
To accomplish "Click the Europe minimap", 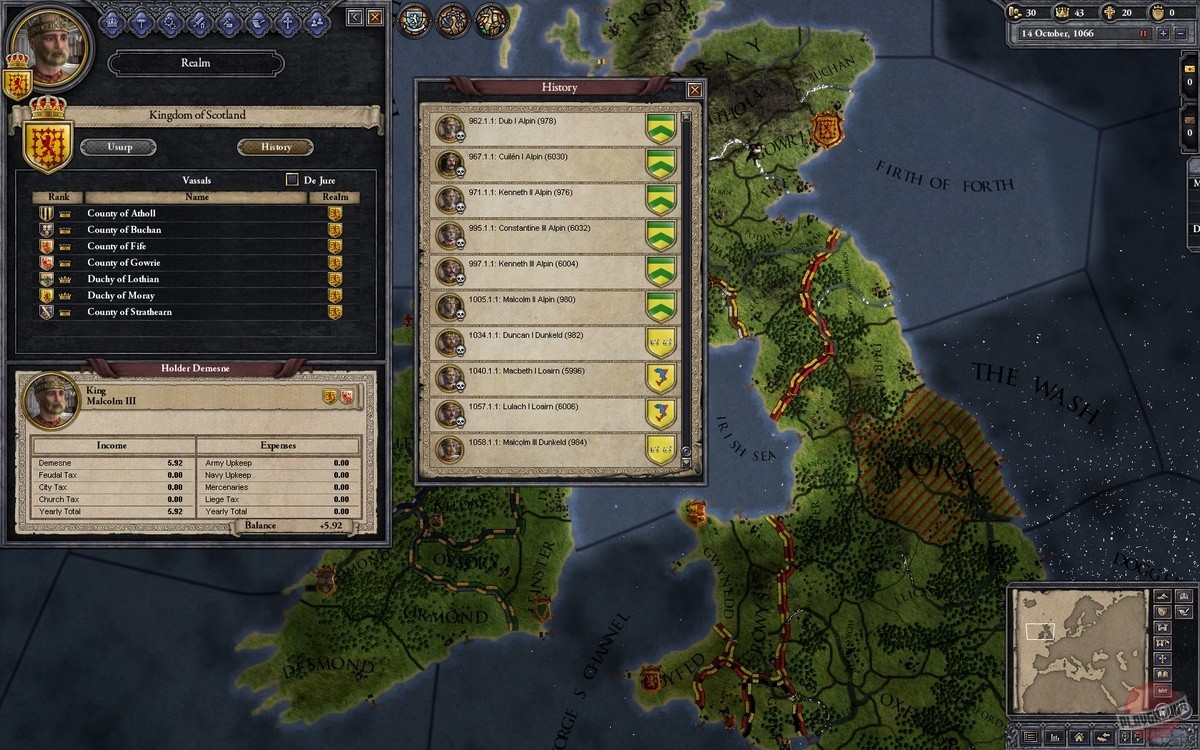I will click(1077, 635).
